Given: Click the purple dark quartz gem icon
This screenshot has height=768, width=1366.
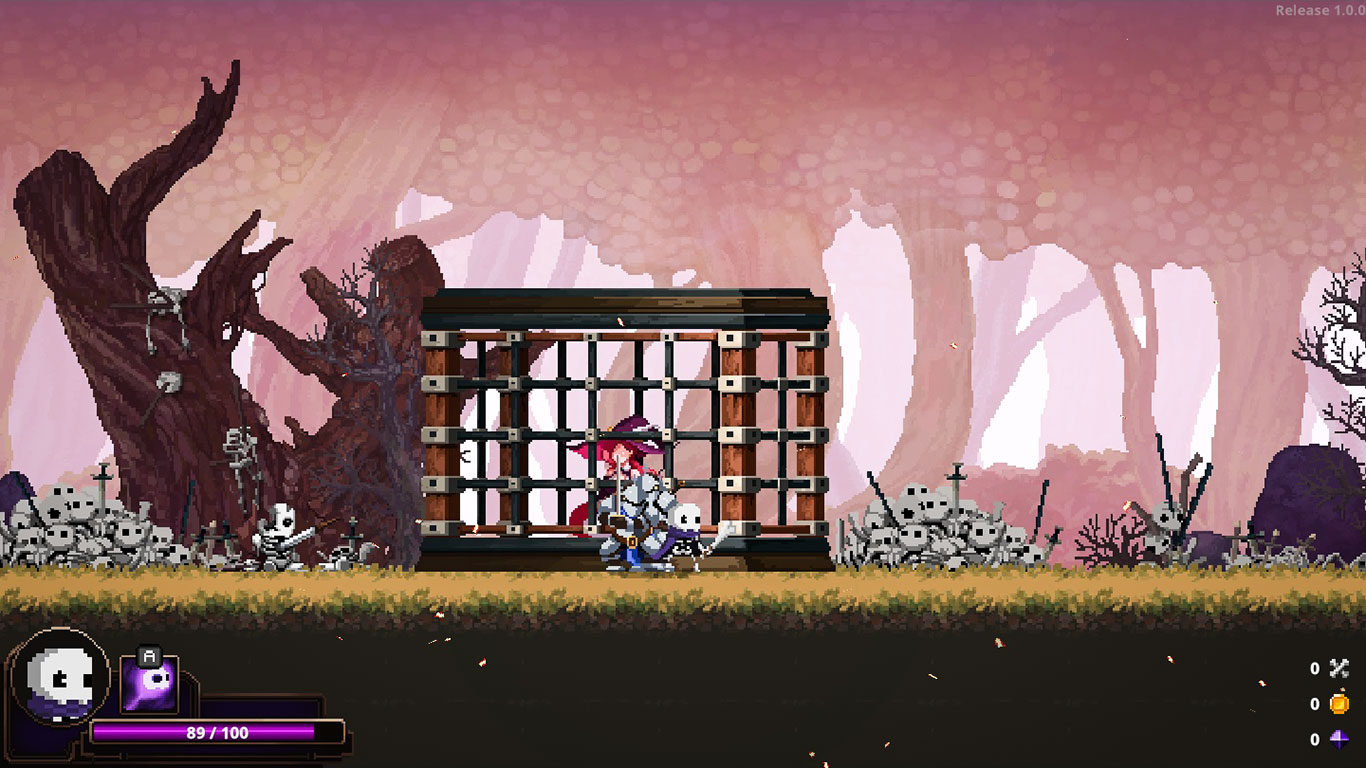Looking at the screenshot, I should coord(1339,740).
